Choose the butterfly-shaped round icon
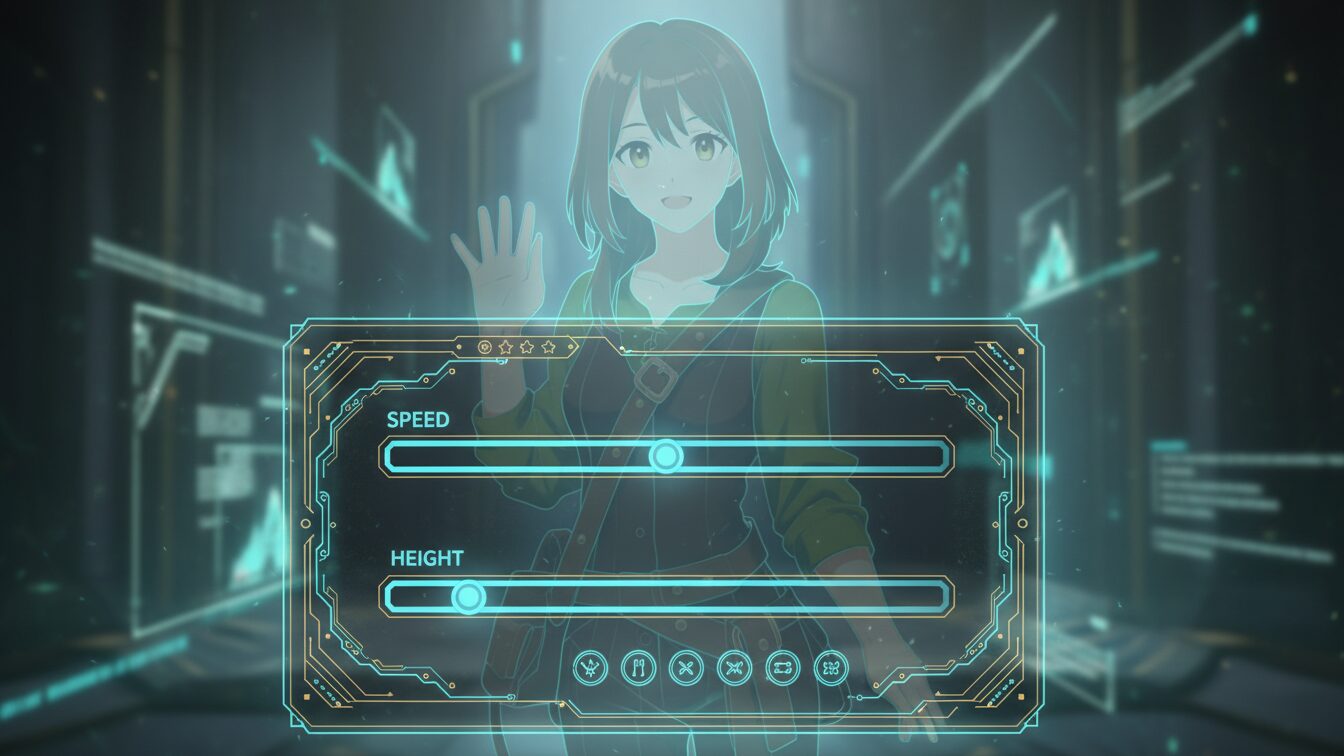Image resolution: width=1344 pixels, height=756 pixels. click(x=830, y=667)
